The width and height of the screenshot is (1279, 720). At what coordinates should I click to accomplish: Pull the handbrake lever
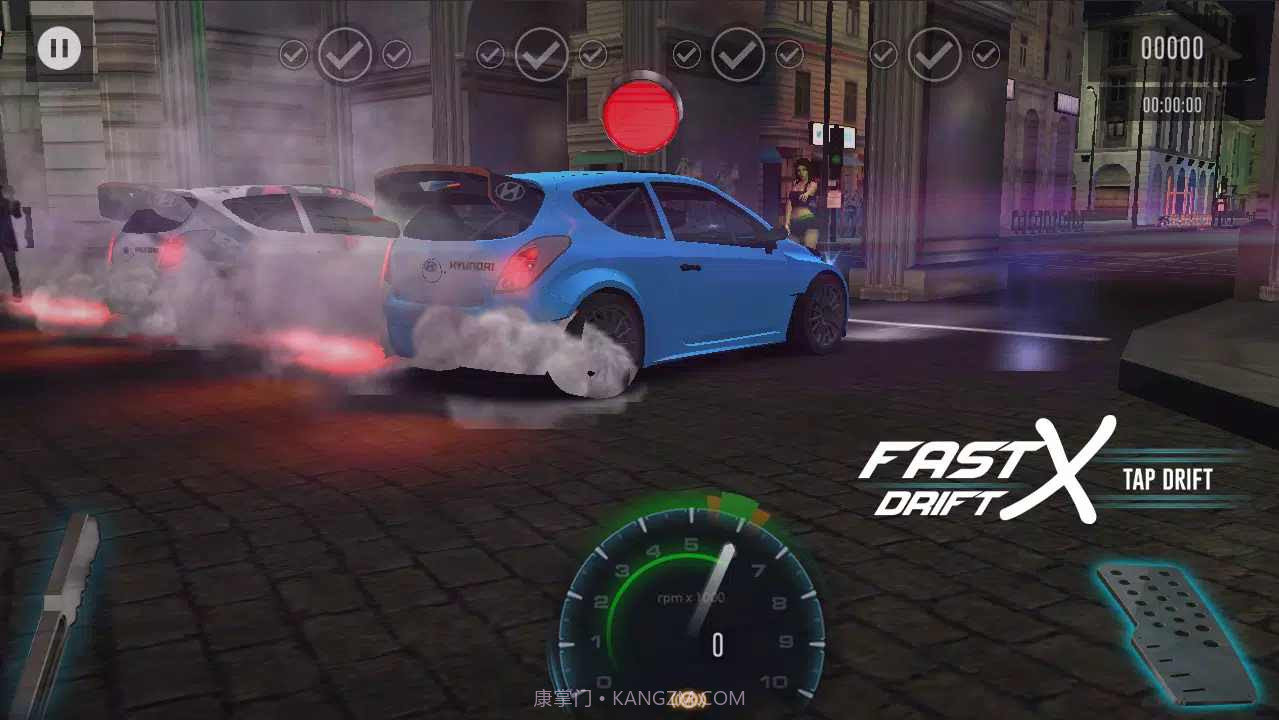[63, 615]
